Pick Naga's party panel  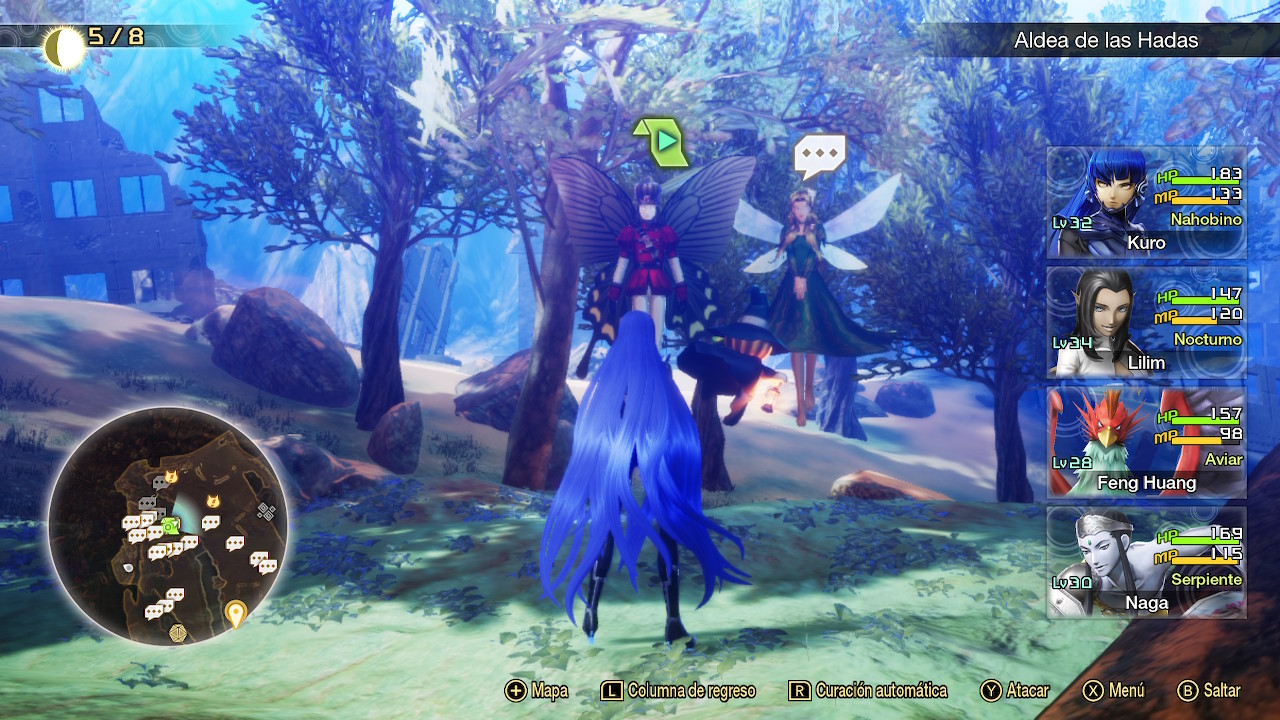[1146, 562]
